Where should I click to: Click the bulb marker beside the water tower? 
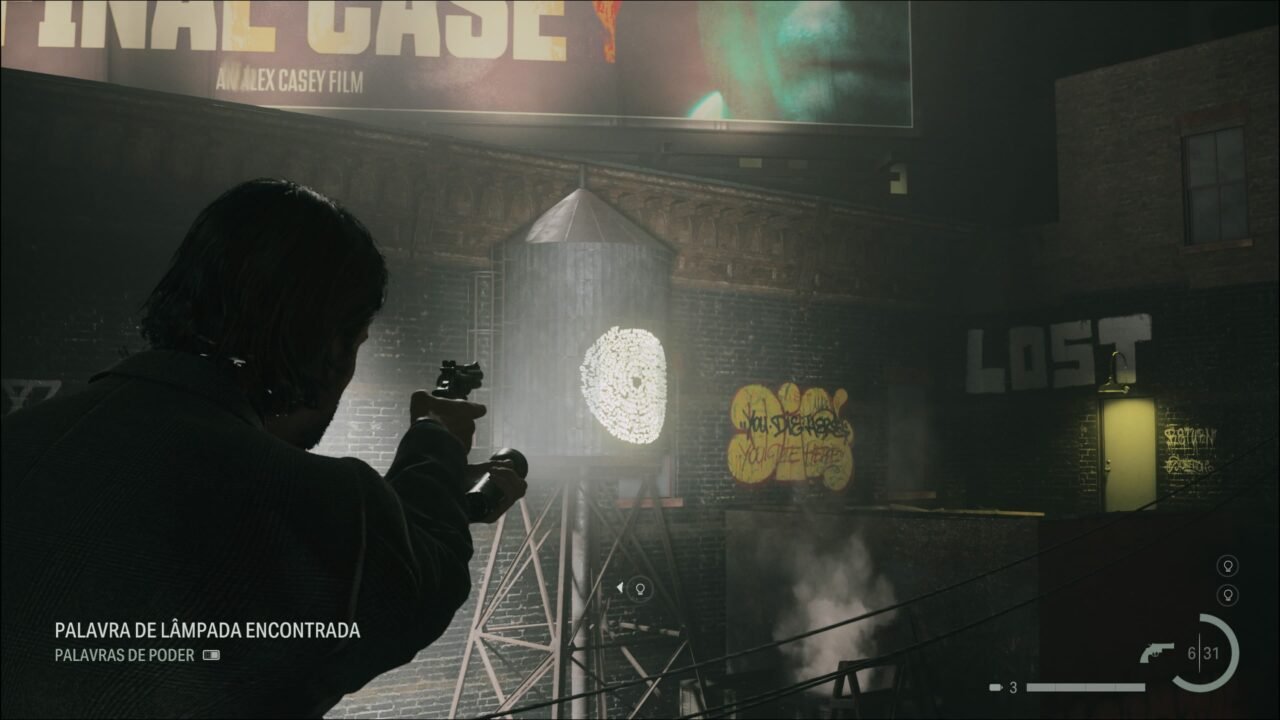641,589
